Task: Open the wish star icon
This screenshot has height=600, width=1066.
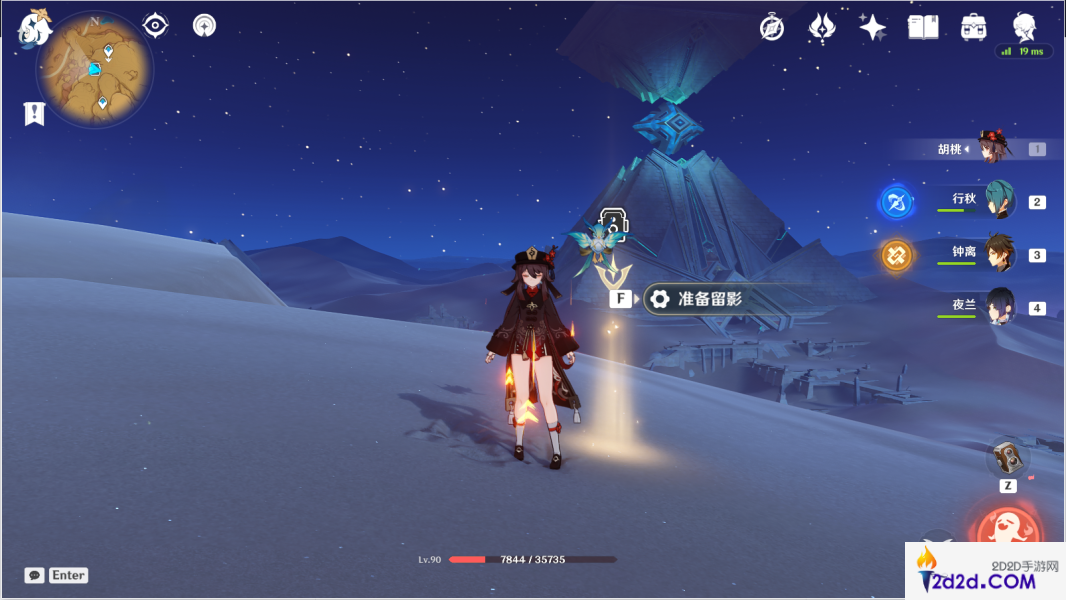Action: (872, 27)
